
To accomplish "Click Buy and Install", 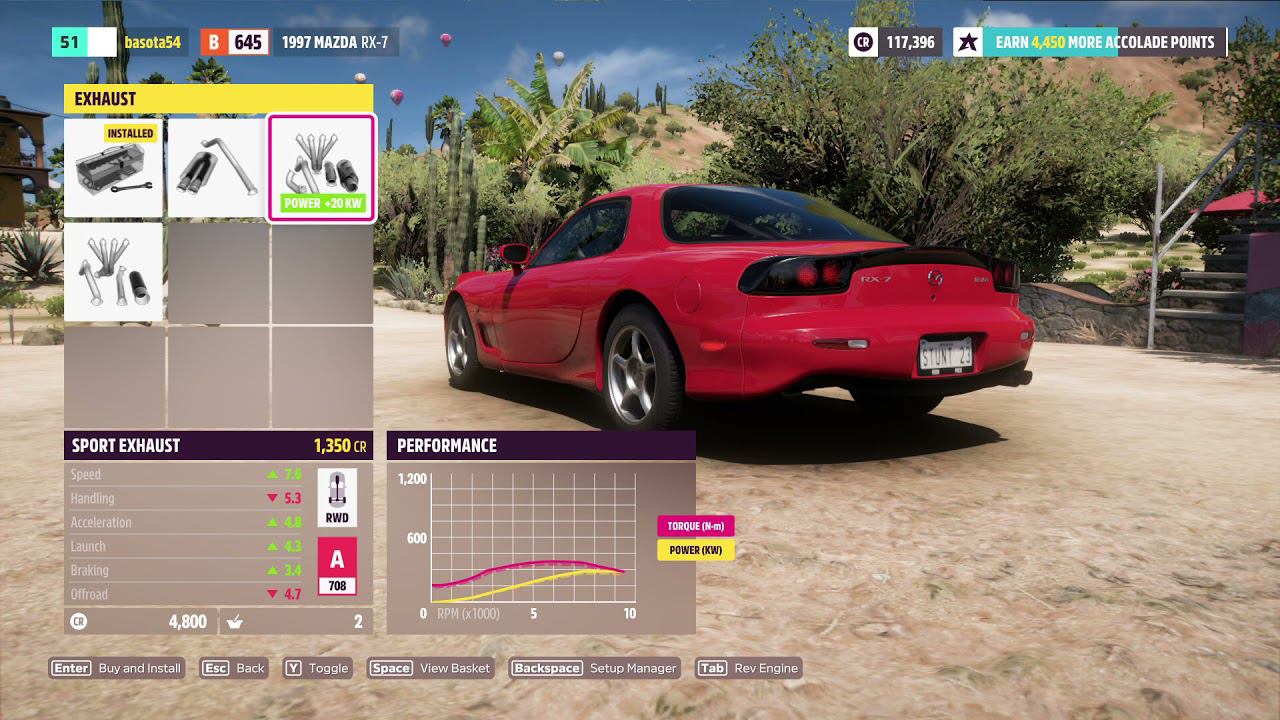I will pyautogui.click(x=117, y=668).
